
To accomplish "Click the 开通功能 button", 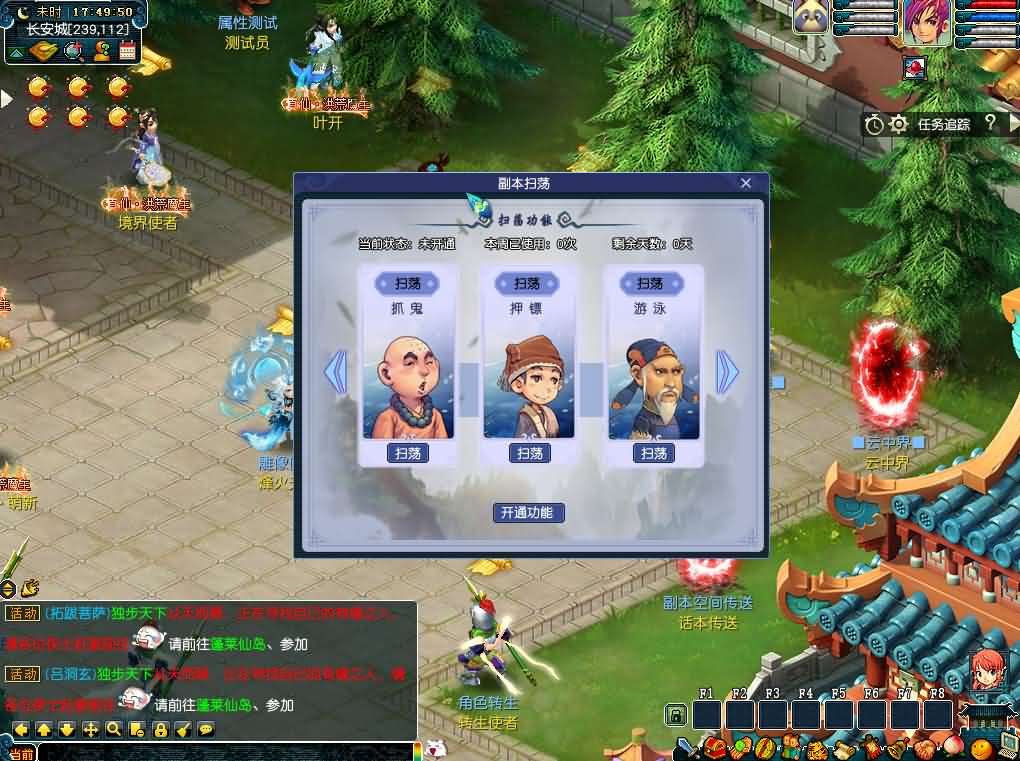I will click(529, 513).
